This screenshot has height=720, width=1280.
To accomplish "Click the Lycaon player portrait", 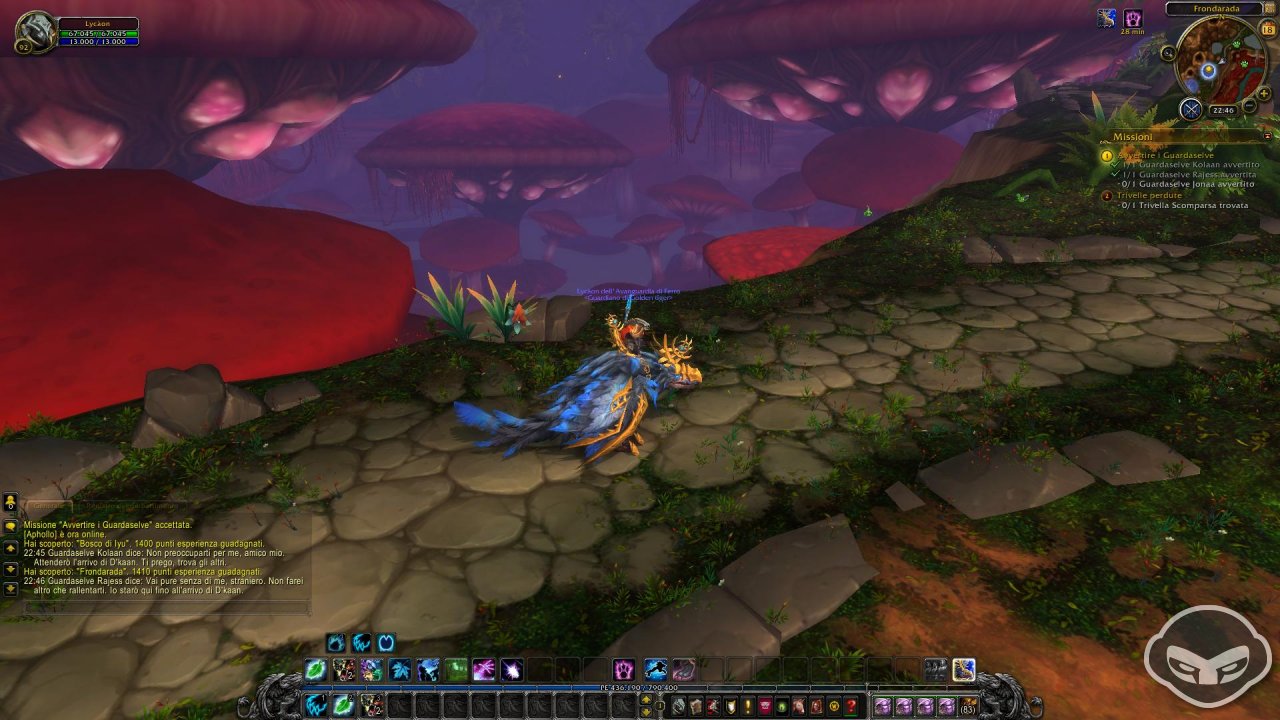I will tap(36, 33).
